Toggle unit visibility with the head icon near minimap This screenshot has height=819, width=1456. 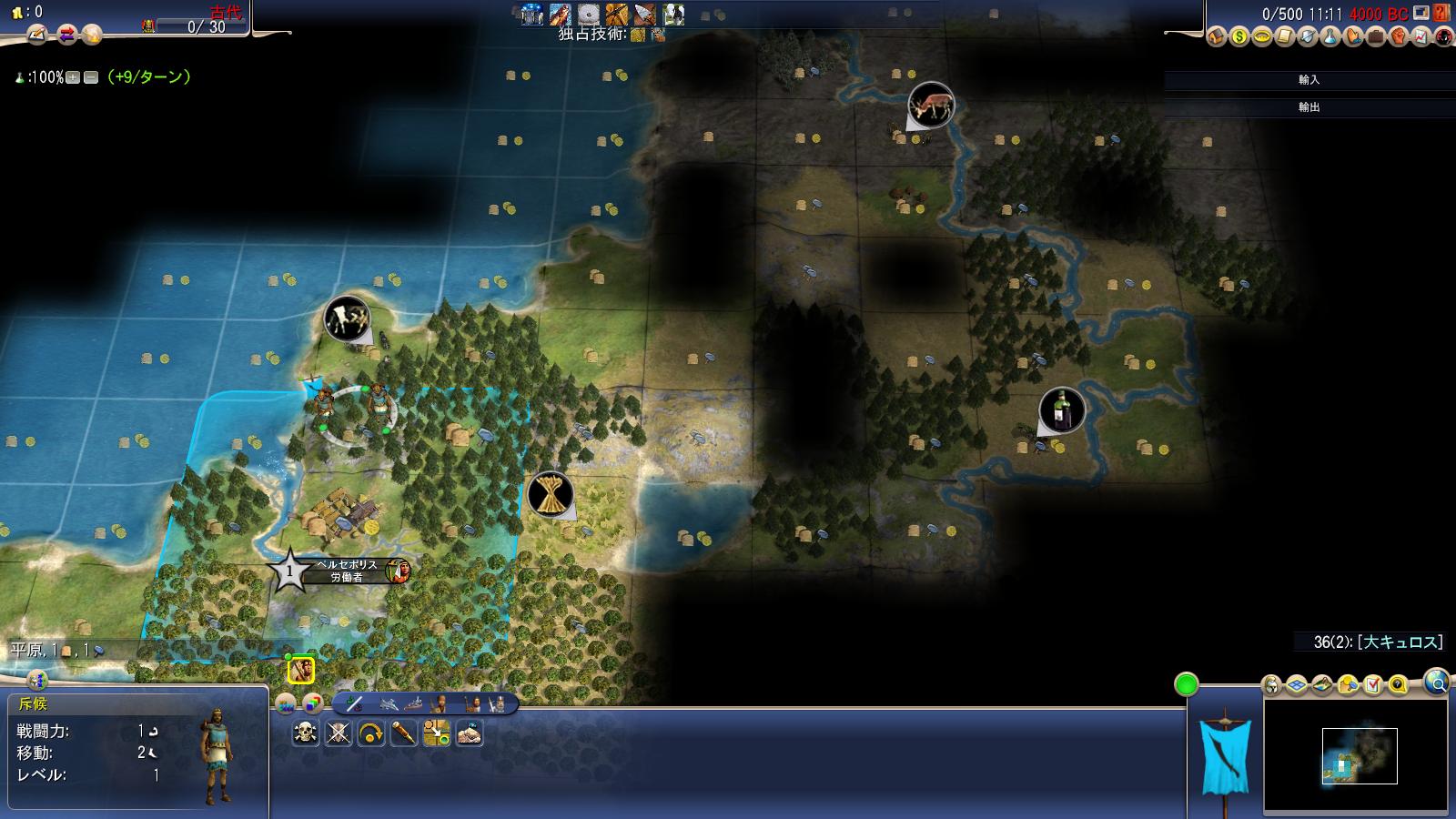point(1270,686)
